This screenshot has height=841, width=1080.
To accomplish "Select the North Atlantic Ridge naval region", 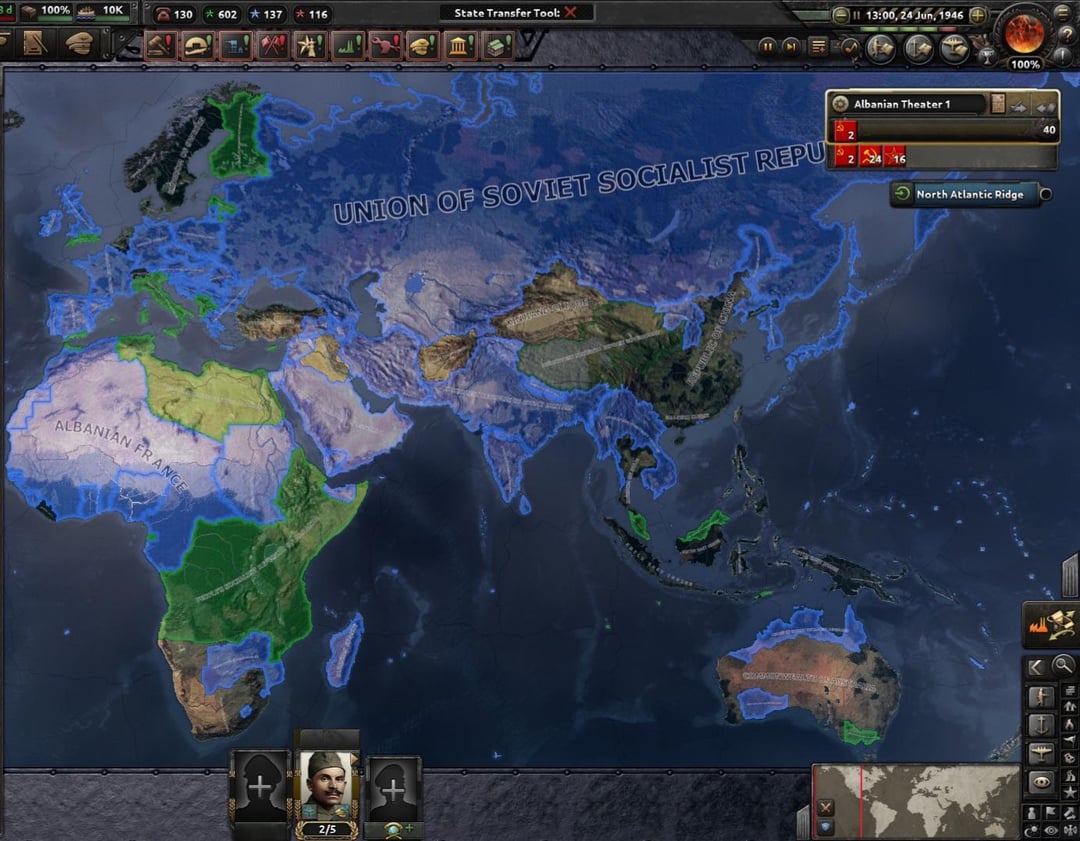I will pos(969,195).
